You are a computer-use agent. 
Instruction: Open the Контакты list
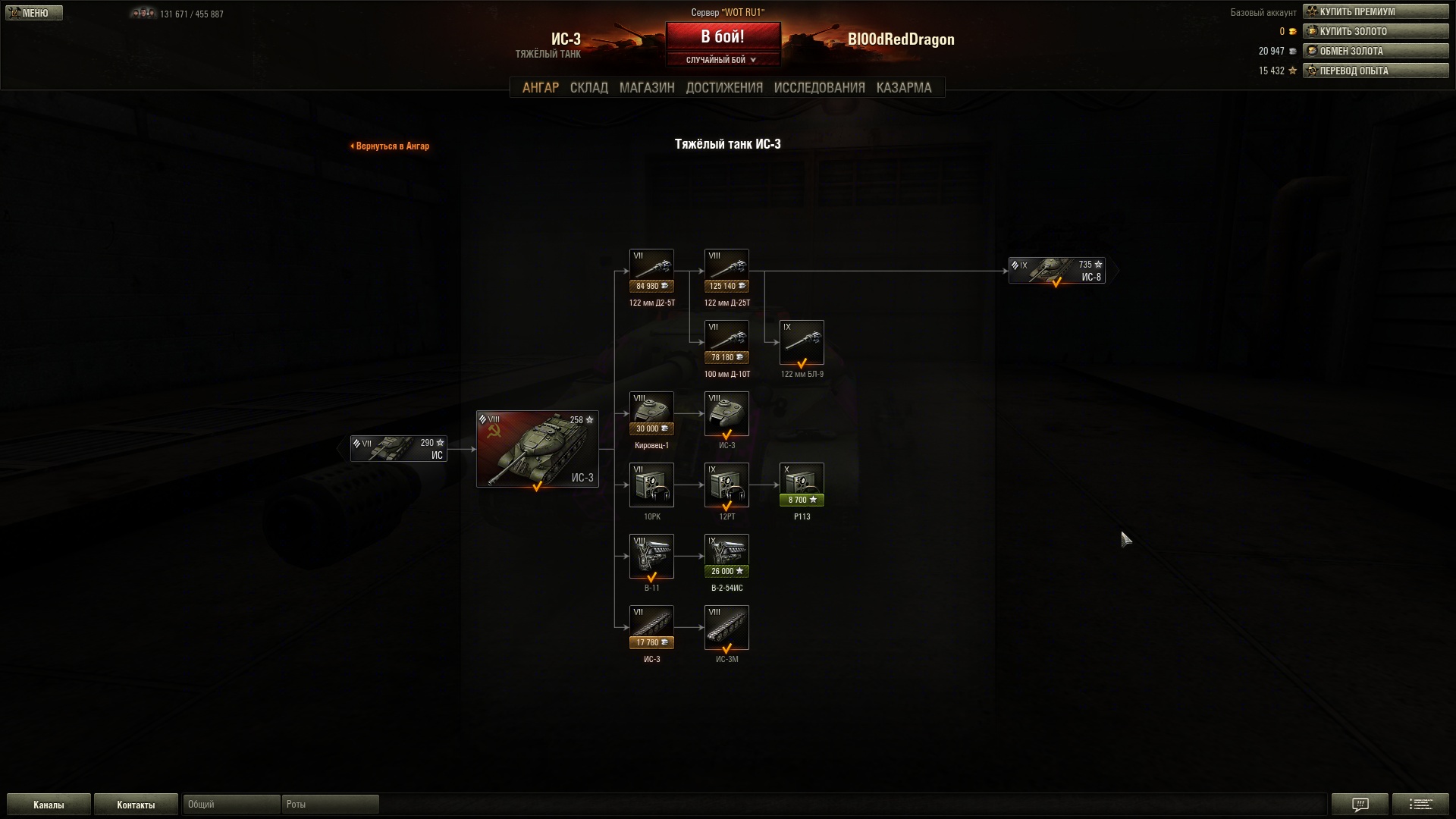click(x=136, y=805)
